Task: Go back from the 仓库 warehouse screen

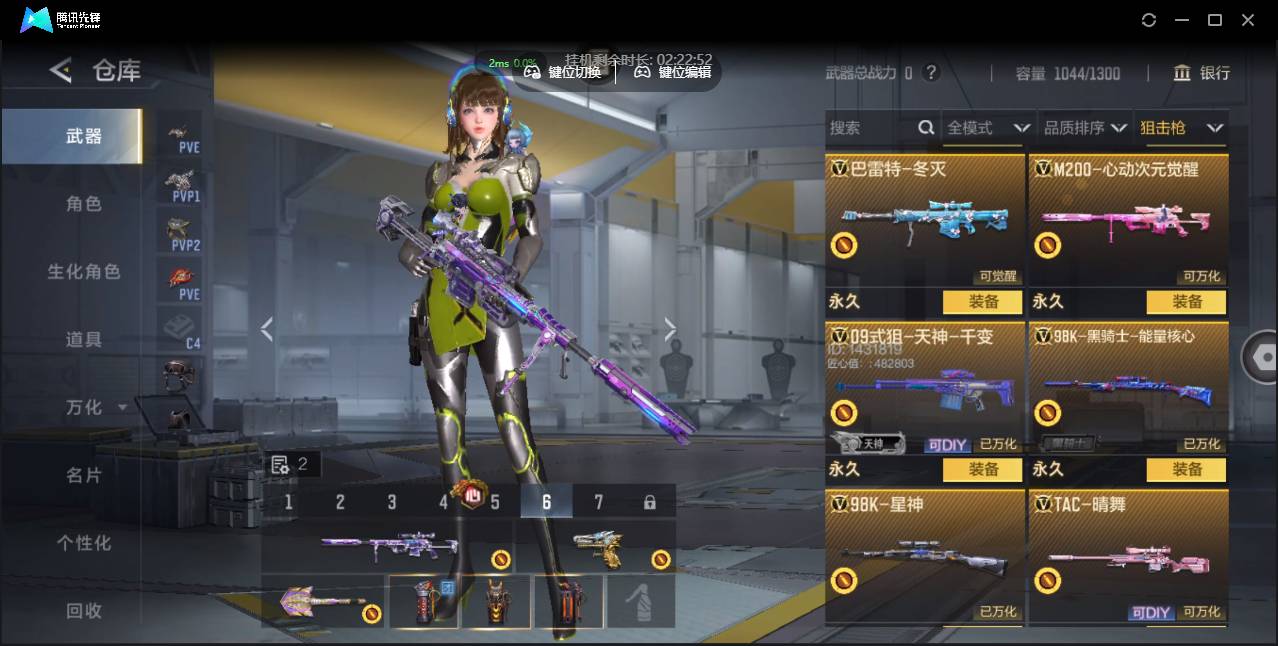Action: 61,70
